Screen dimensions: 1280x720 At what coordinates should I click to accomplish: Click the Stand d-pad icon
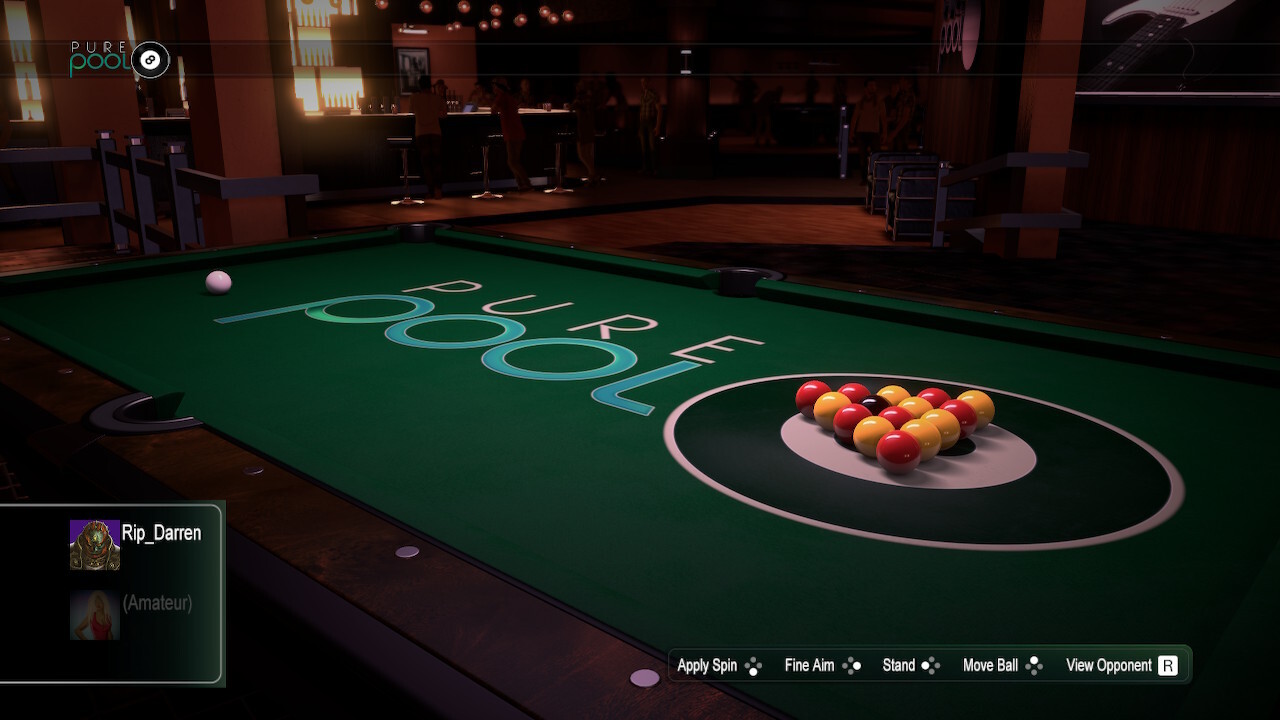tap(930, 665)
